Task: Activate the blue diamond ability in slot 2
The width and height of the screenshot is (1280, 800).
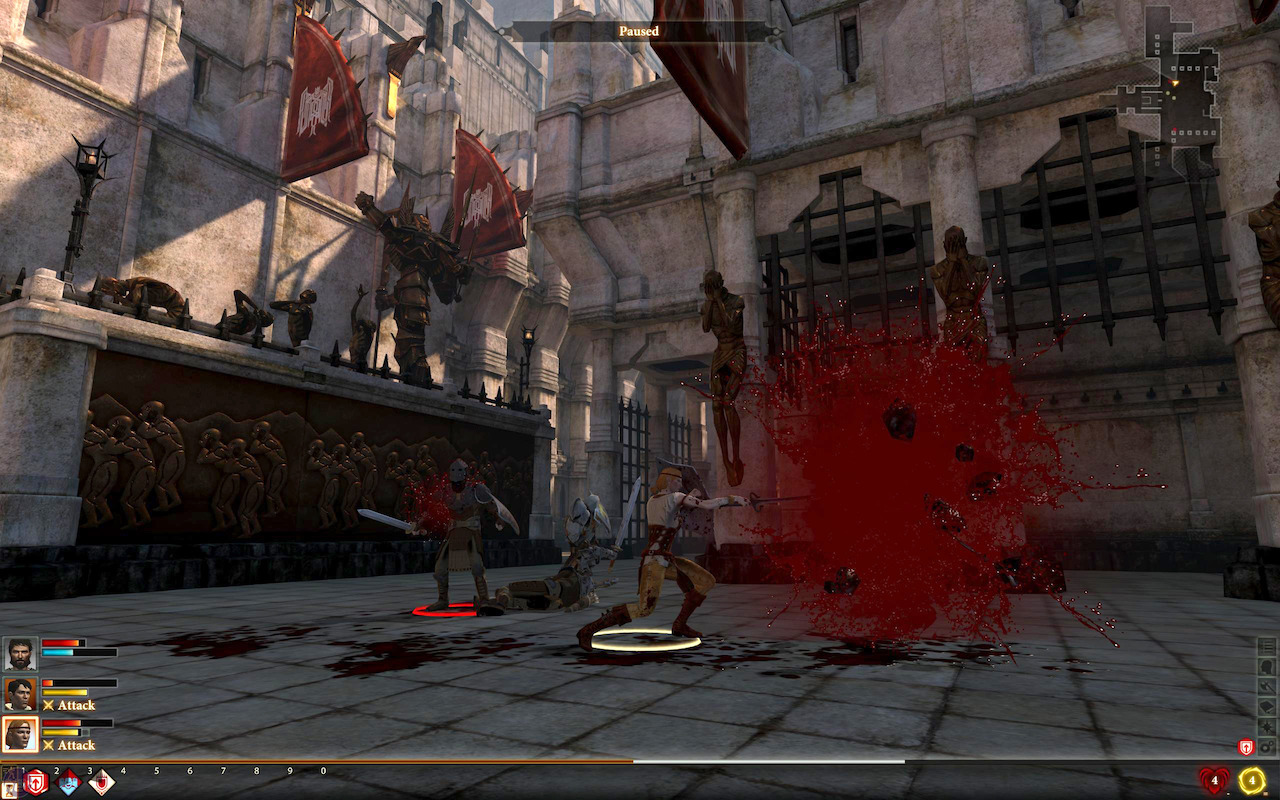Action: point(69,783)
